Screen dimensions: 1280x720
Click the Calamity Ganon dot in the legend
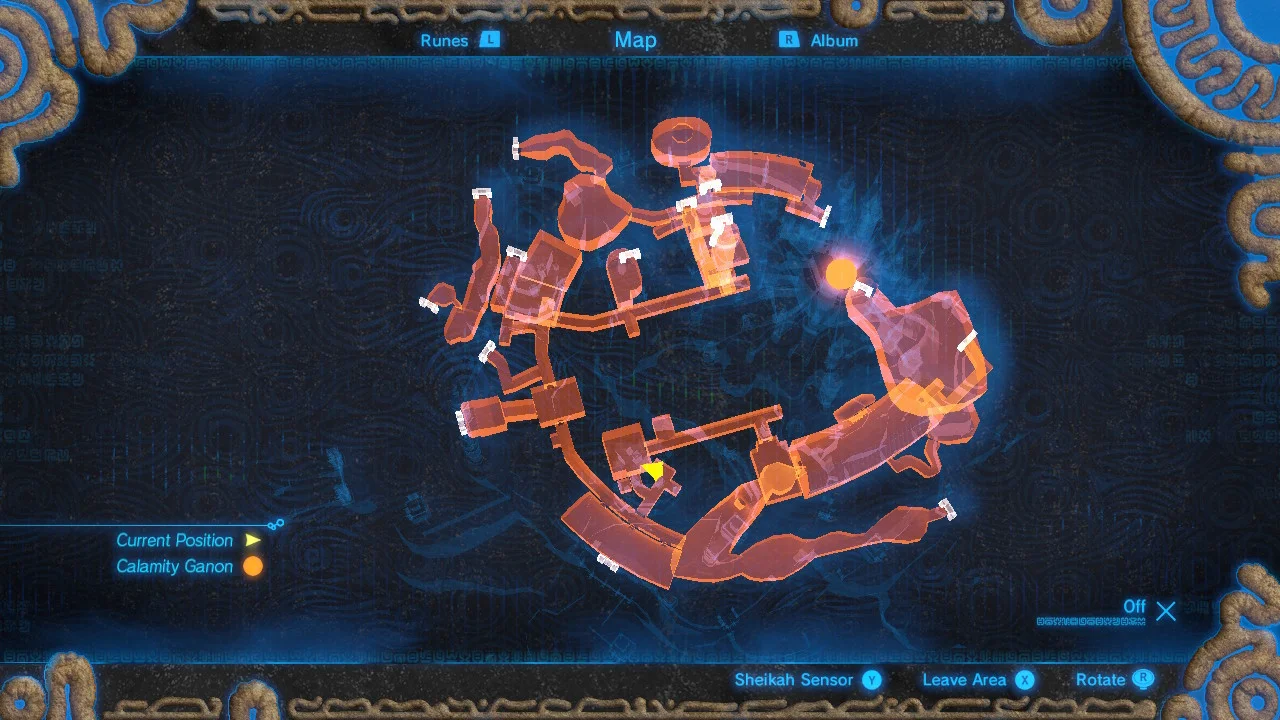point(252,566)
